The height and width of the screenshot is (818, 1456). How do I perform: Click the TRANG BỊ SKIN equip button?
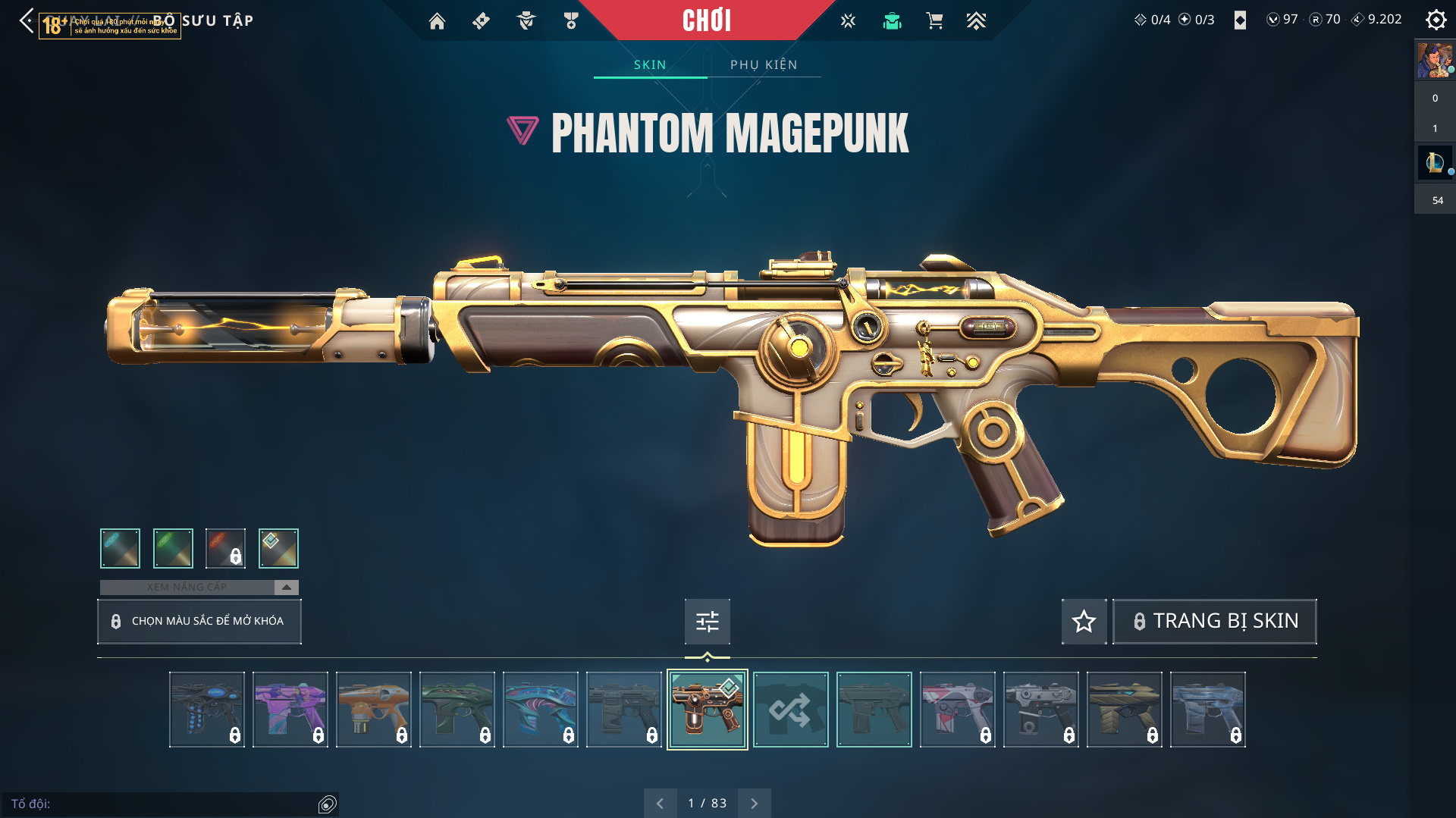(x=1214, y=622)
